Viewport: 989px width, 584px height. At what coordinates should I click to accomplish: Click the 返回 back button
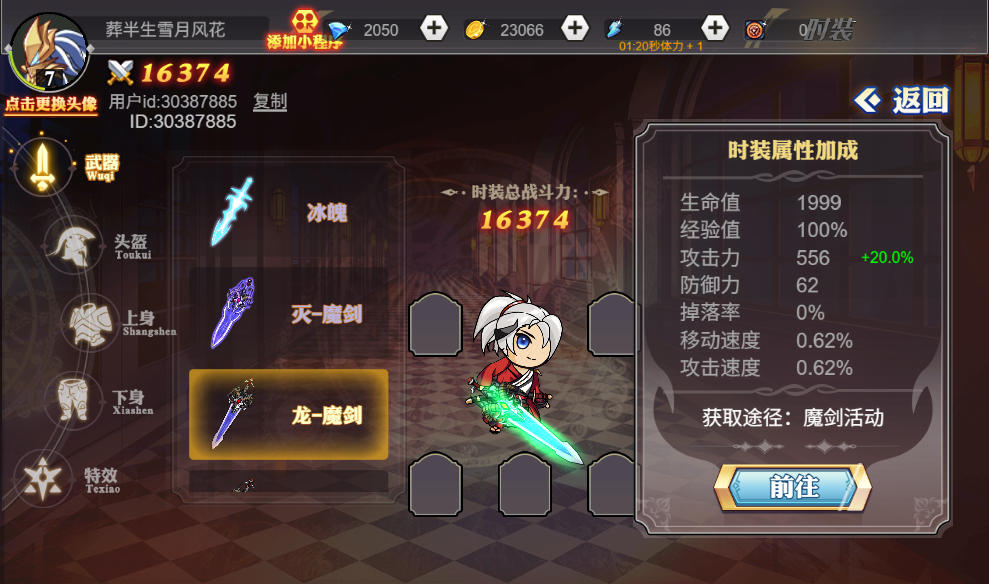tap(902, 100)
